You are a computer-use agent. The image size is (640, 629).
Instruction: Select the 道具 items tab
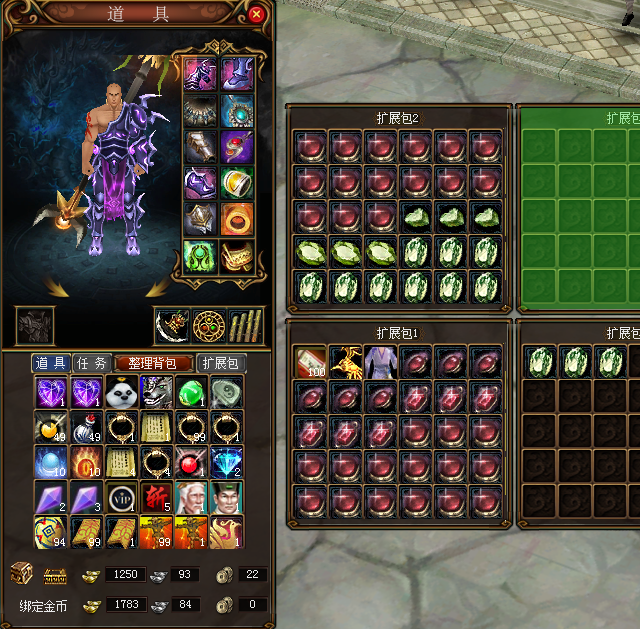pyautogui.click(x=50, y=363)
